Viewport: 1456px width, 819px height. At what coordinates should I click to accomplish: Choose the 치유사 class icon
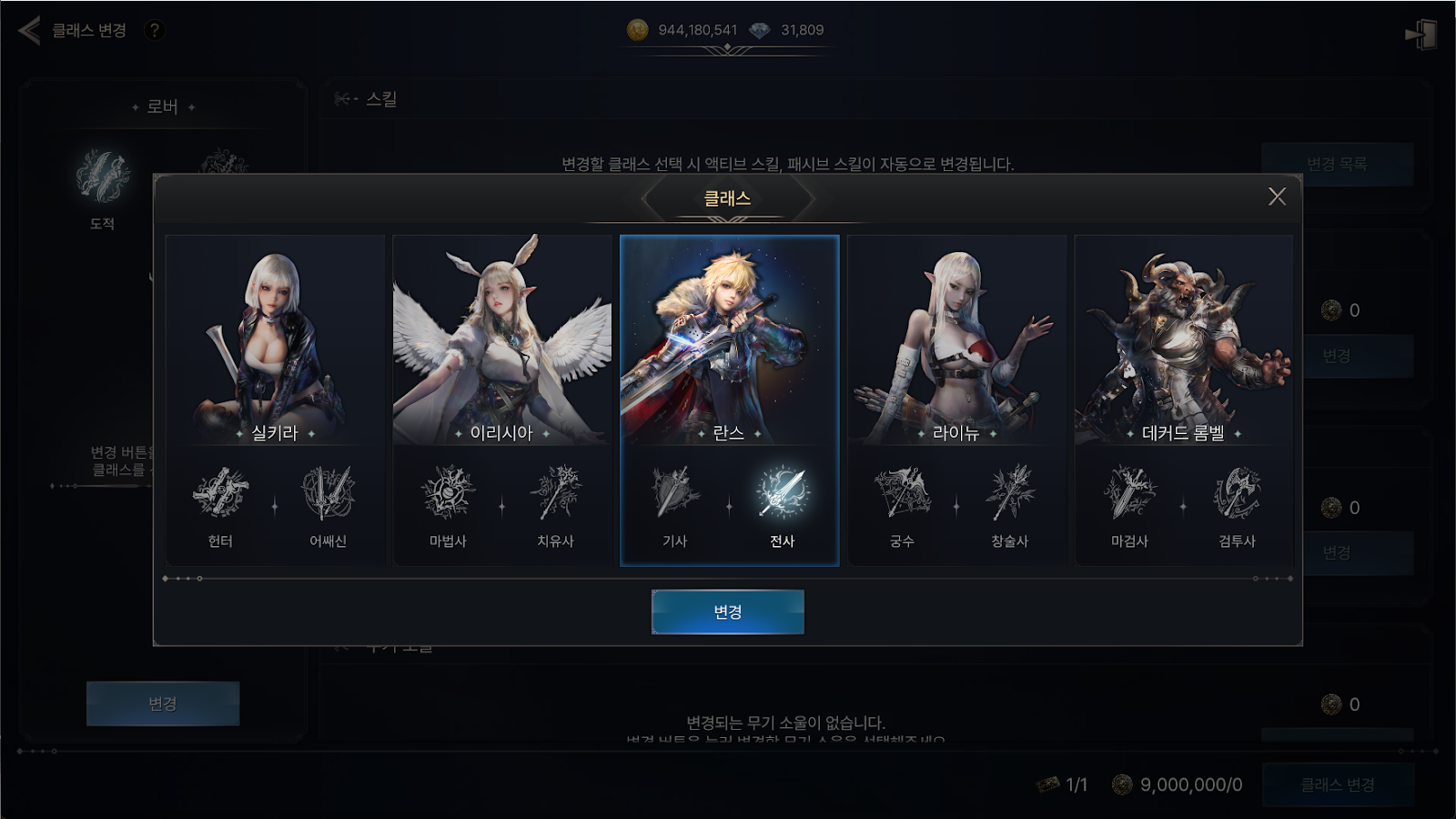pos(555,494)
